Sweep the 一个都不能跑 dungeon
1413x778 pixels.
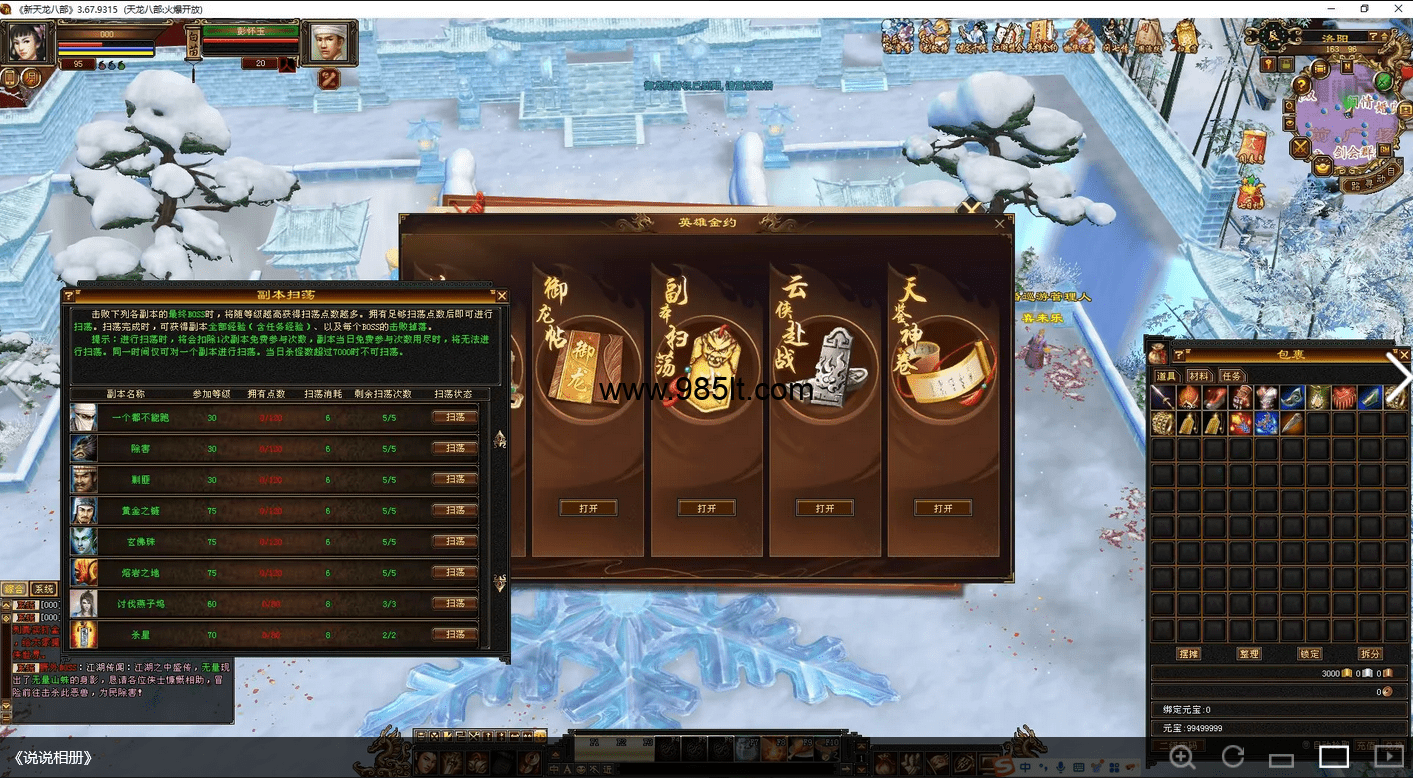(455, 417)
